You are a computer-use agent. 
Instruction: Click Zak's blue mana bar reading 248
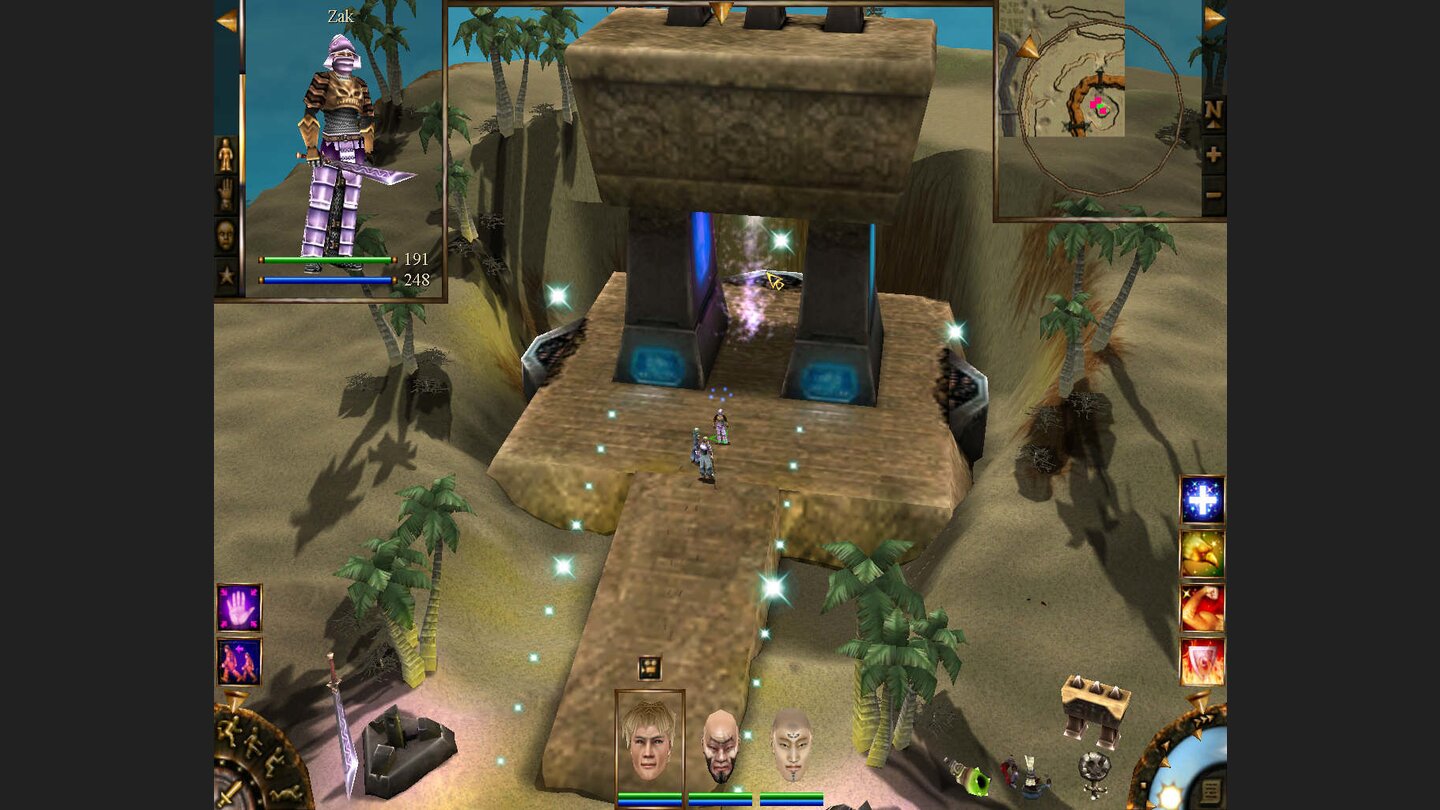click(x=325, y=279)
